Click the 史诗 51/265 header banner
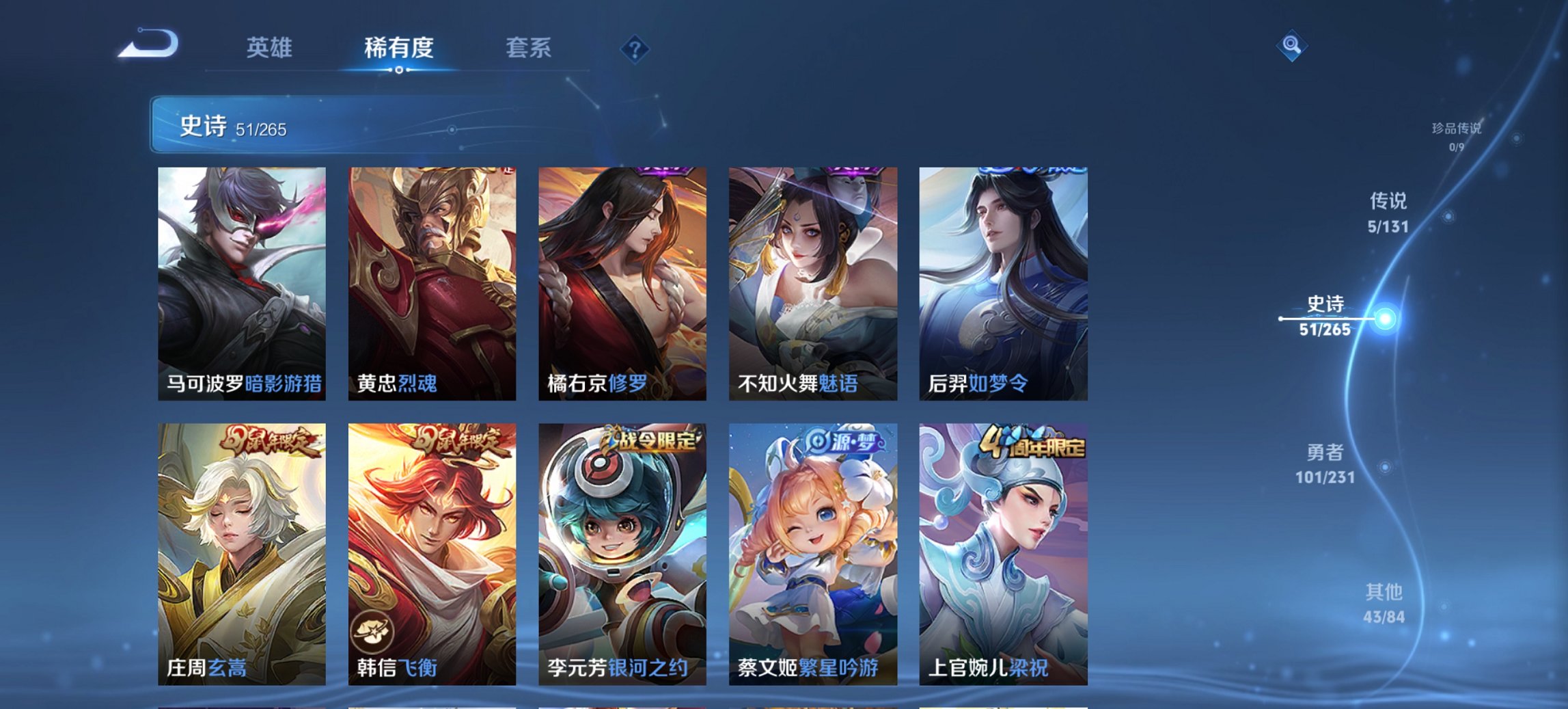1568x709 pixels. (273, 126)
